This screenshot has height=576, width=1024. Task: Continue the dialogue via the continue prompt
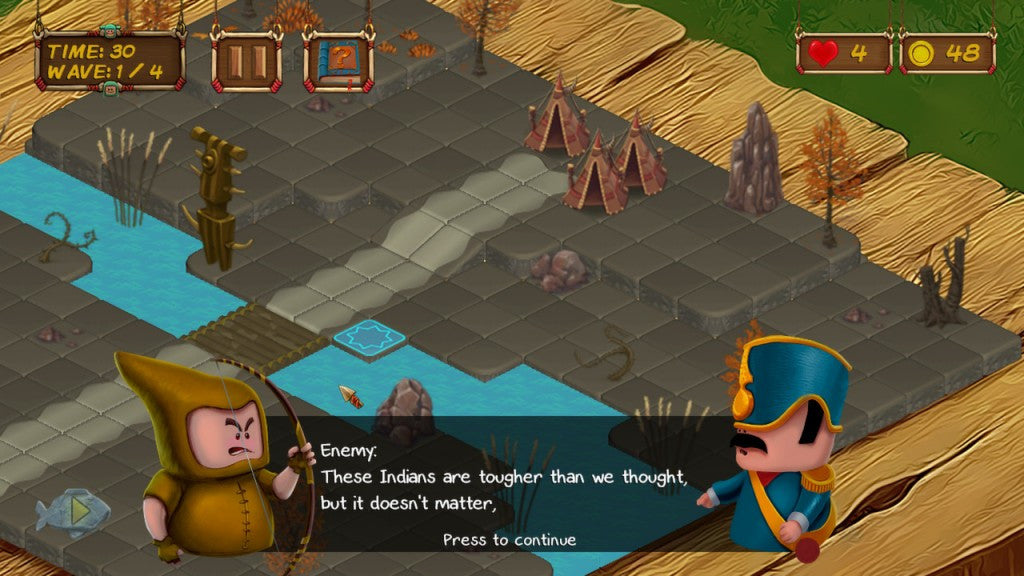point(509,540)
